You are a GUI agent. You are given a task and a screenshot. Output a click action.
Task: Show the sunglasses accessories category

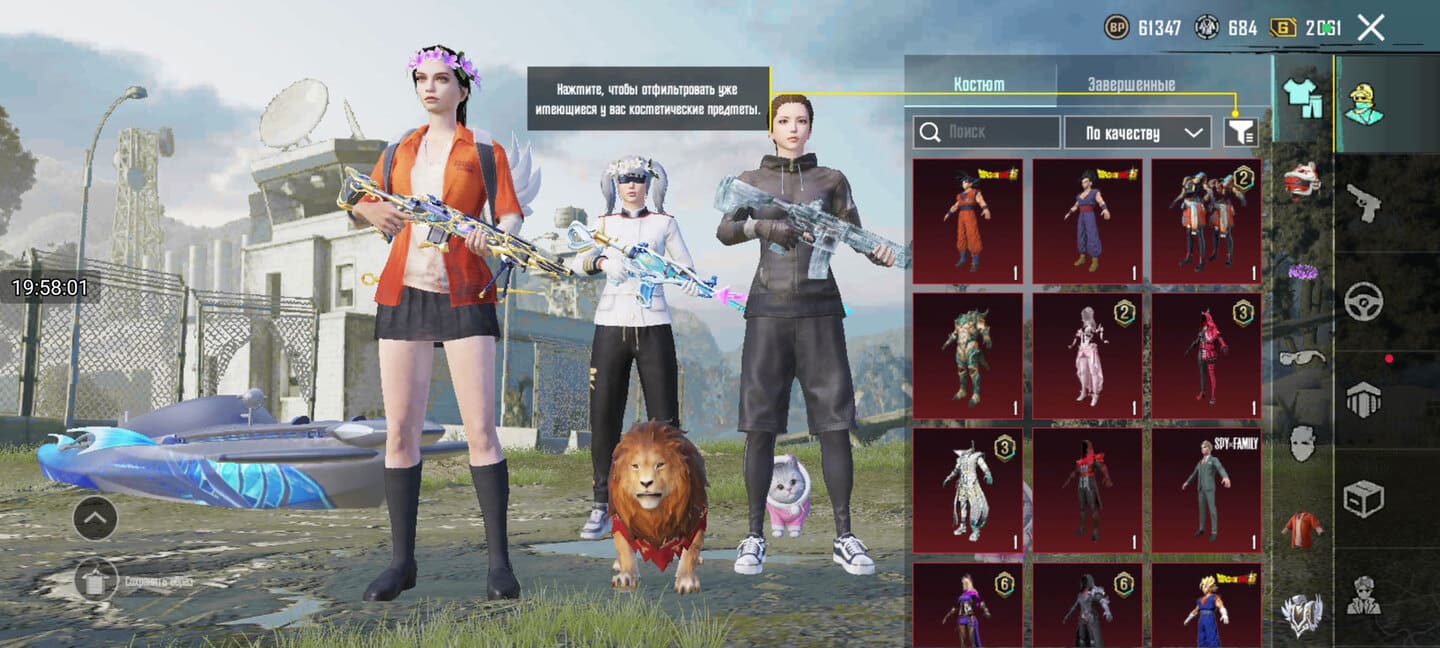(x=1301, y=357)
